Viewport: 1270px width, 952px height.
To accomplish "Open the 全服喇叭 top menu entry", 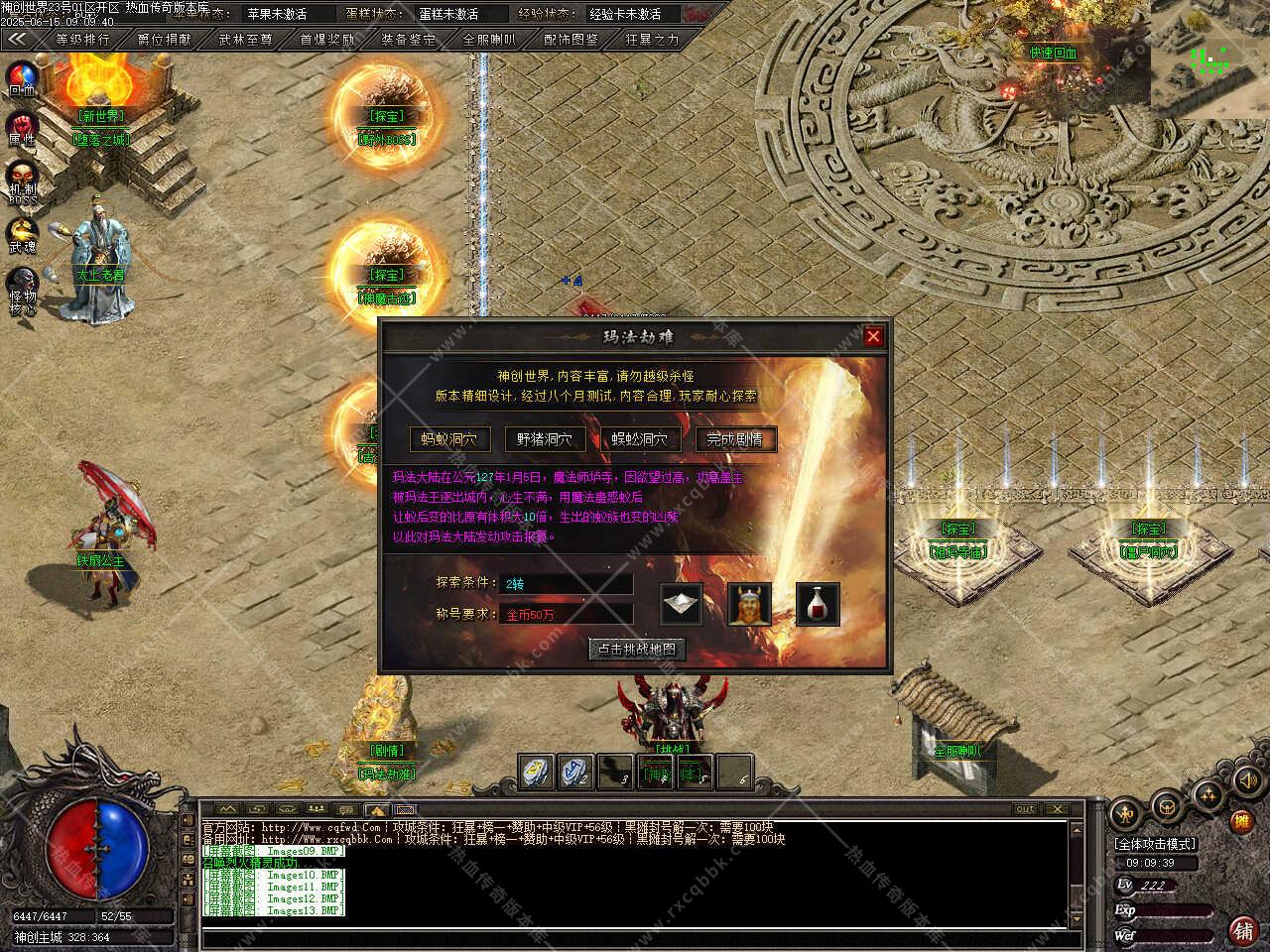I will [489, 40].
